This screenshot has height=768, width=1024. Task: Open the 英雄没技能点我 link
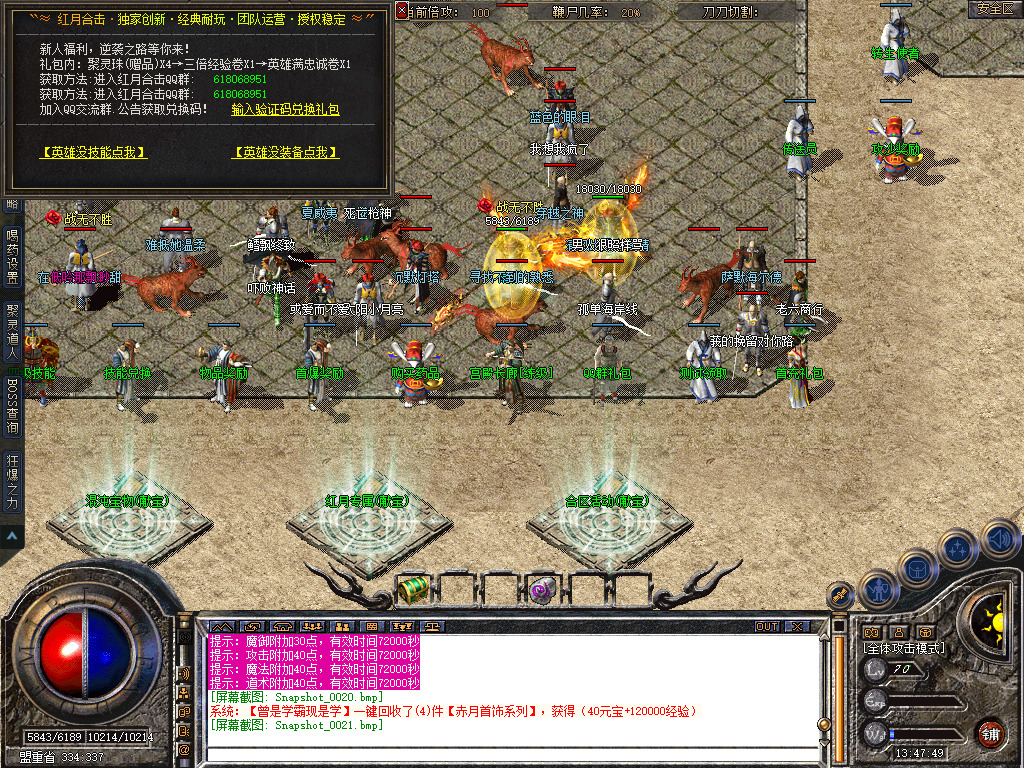click(93, 152)
